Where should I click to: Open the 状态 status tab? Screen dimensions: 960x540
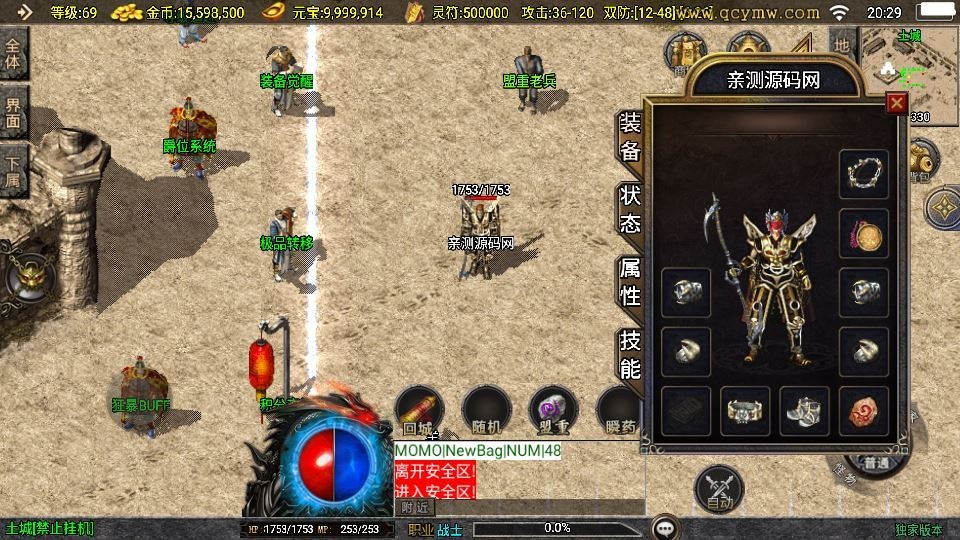630,209
